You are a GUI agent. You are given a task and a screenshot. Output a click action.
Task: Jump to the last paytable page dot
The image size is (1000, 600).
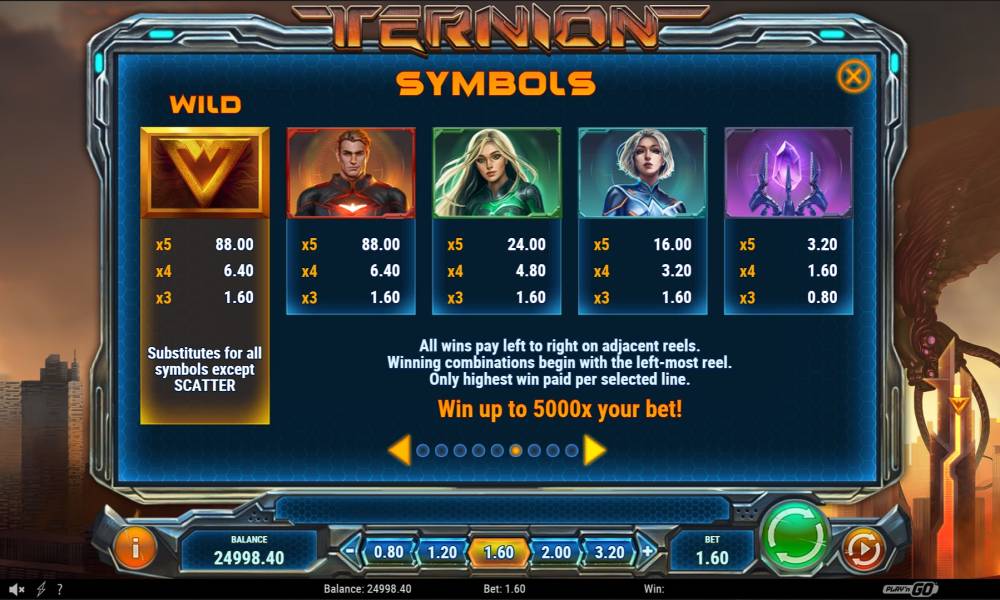point(571,451)
